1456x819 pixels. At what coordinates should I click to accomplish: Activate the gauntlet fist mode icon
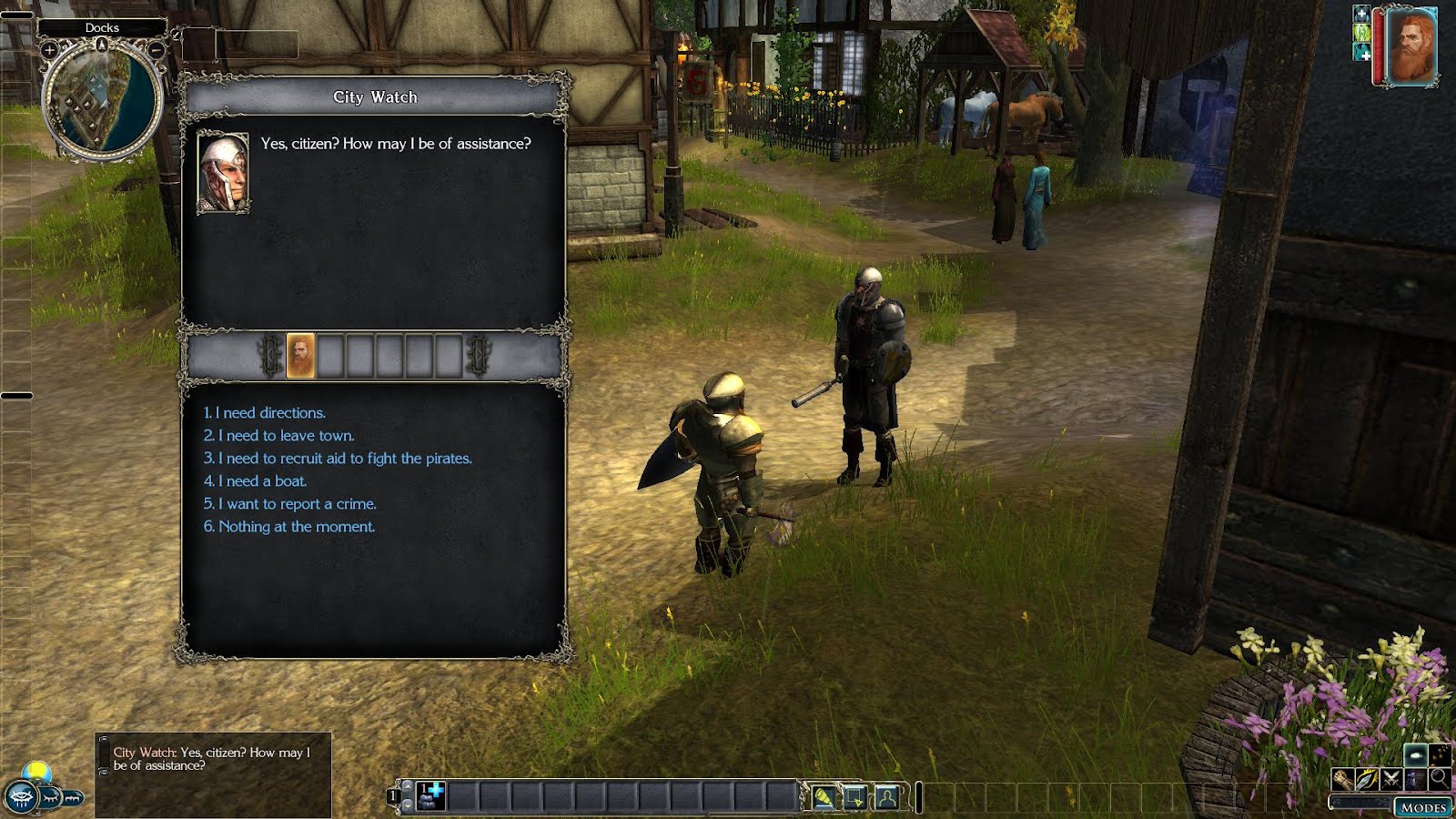[1342, 779]
